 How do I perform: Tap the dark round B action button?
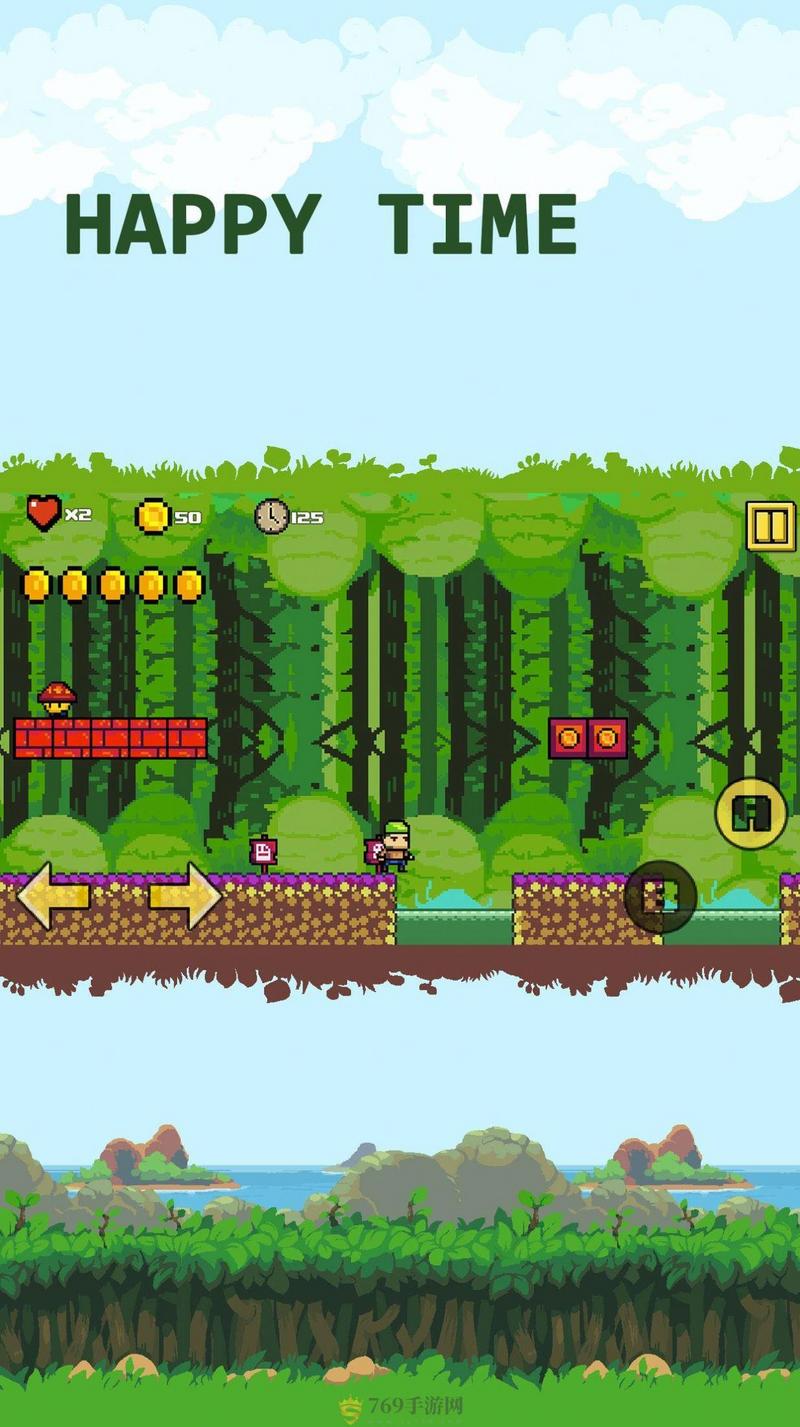(x=660, y=896)
